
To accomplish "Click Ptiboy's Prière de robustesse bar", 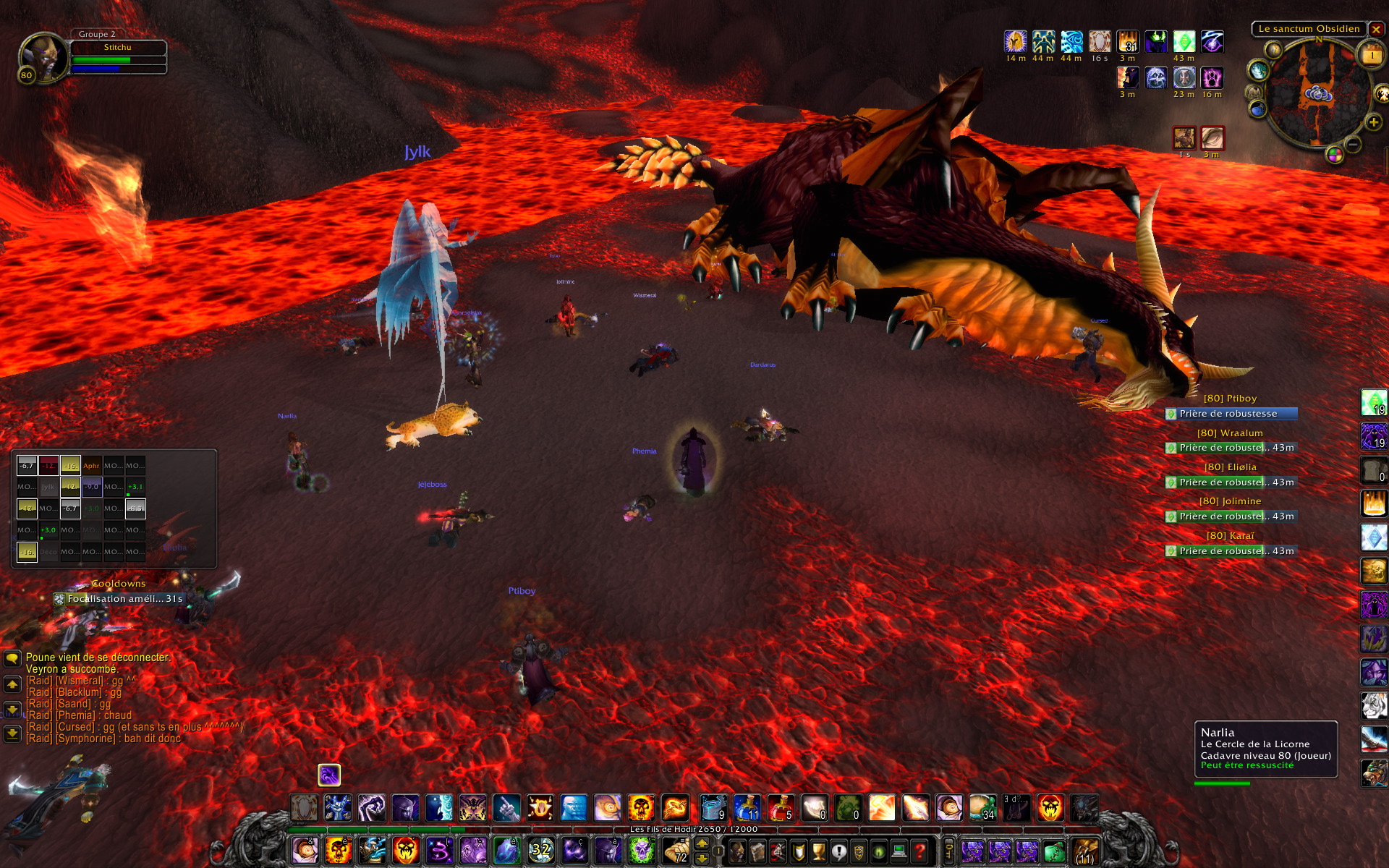I will coord(1231,414).
